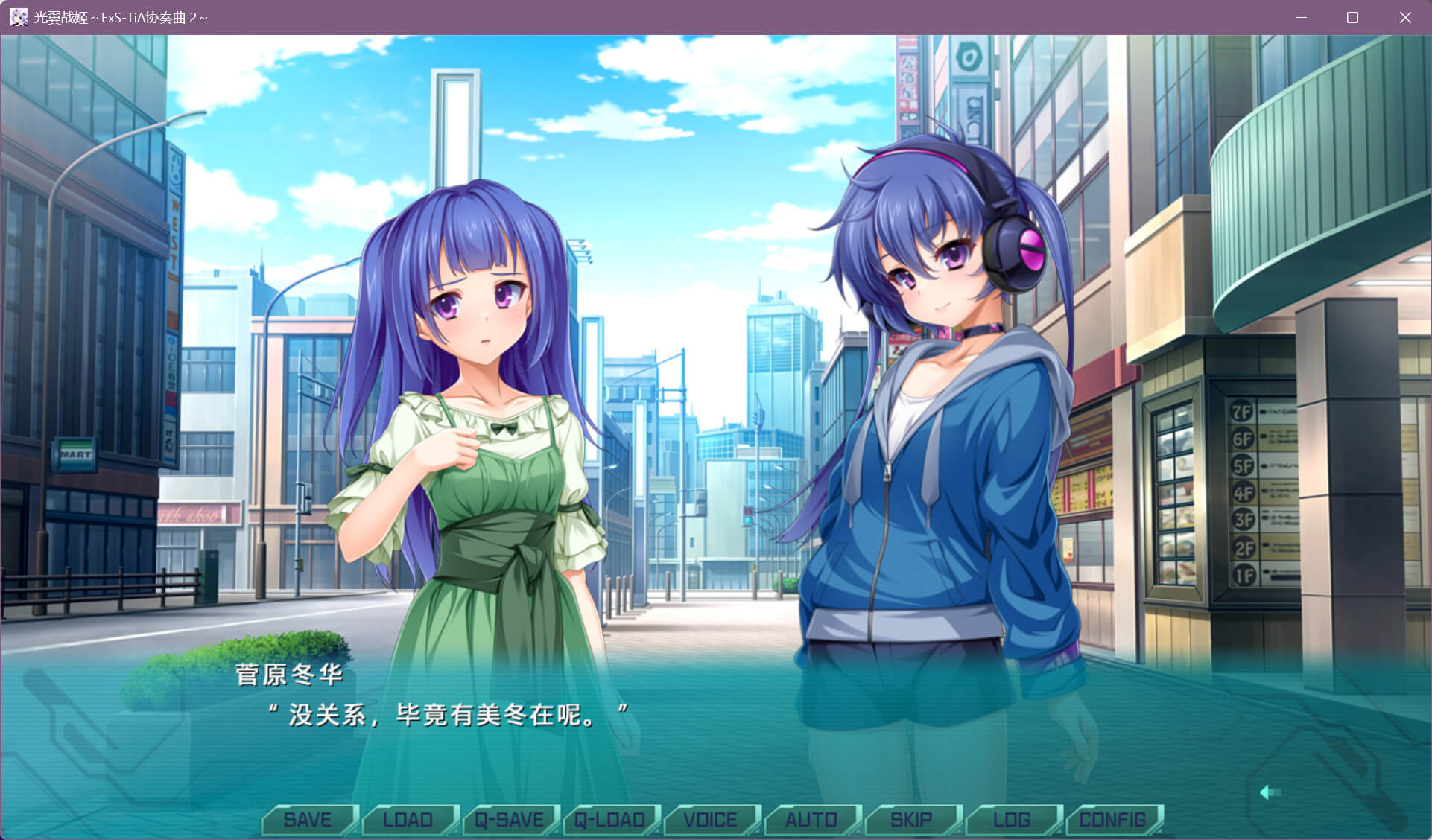Replay the line with VOICE

pyautogui.click(x=710, y=820)
